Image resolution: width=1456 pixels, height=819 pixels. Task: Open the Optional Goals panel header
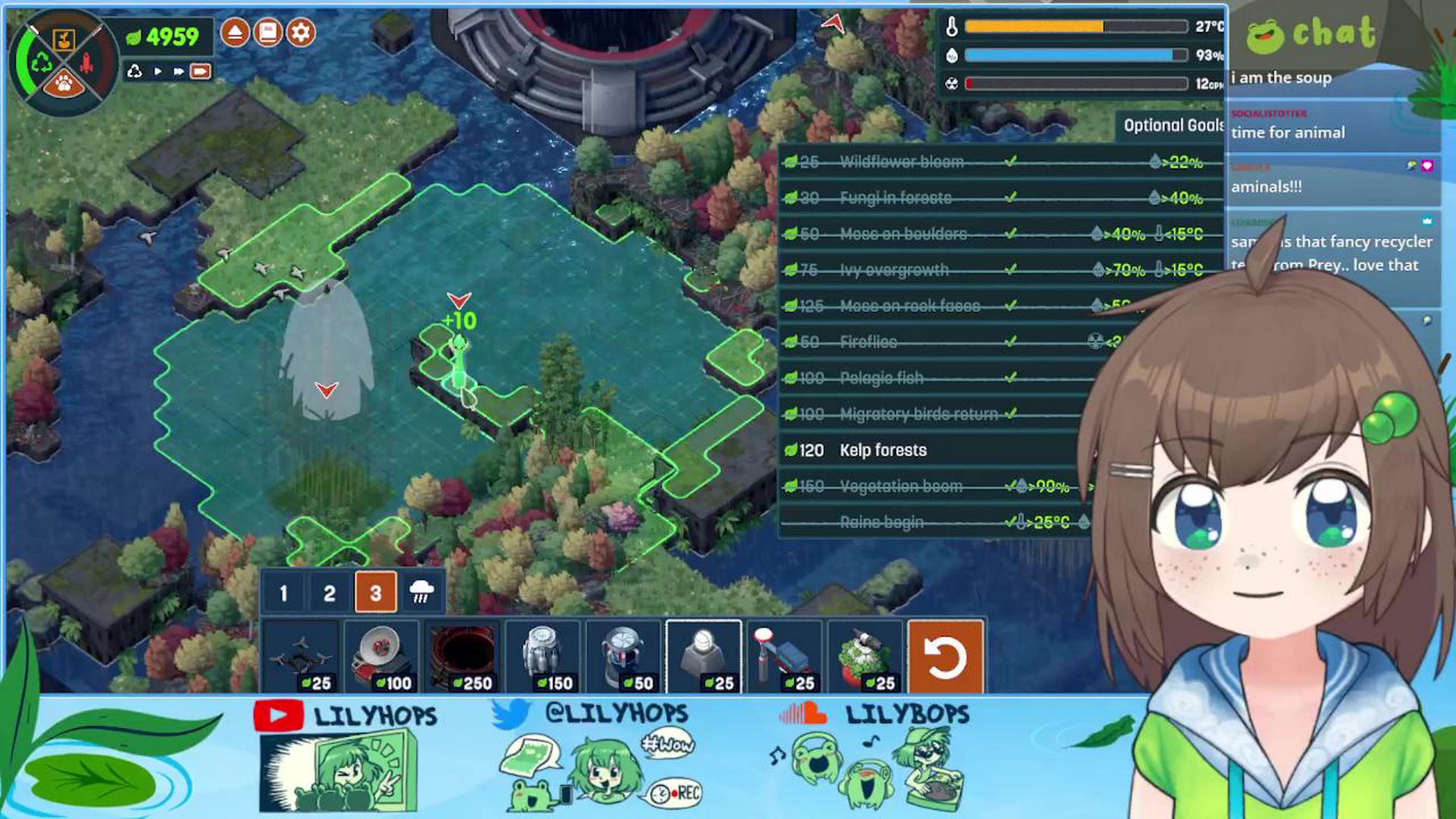(x=1172, y=126)
